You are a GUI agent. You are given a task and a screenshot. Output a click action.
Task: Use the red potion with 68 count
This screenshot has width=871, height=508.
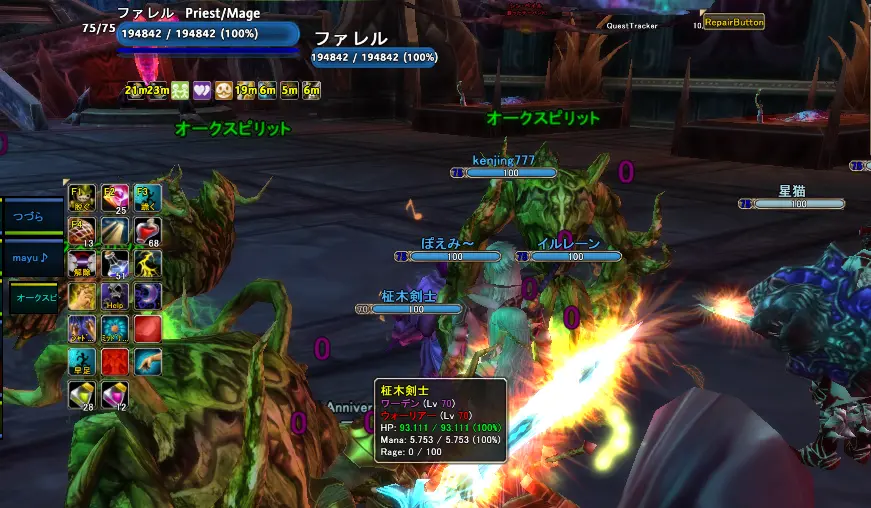(148, 230)
